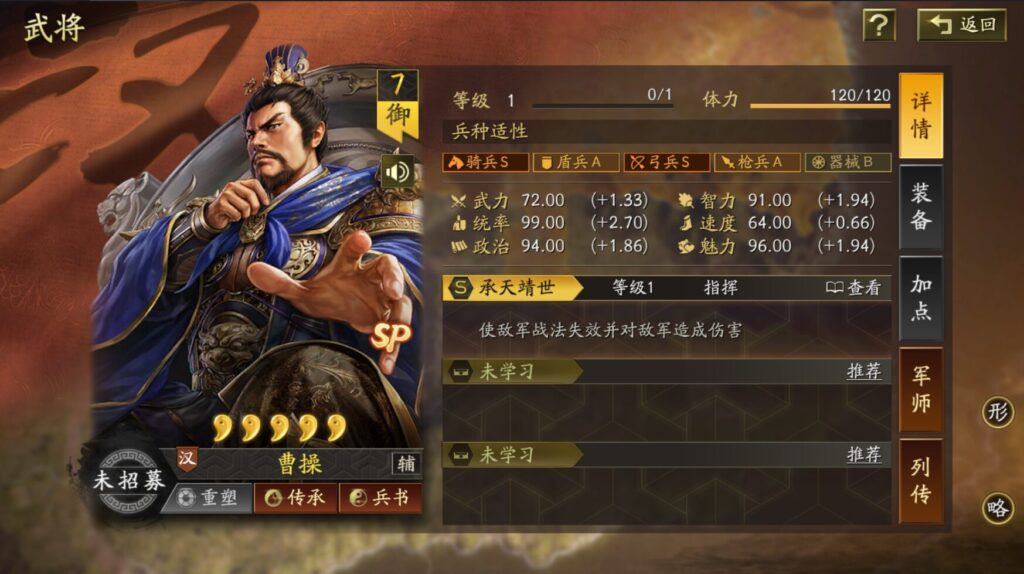Switch to the 军师 strategist tab
This screenshot has height=574, width=1024.
(920, 390)
